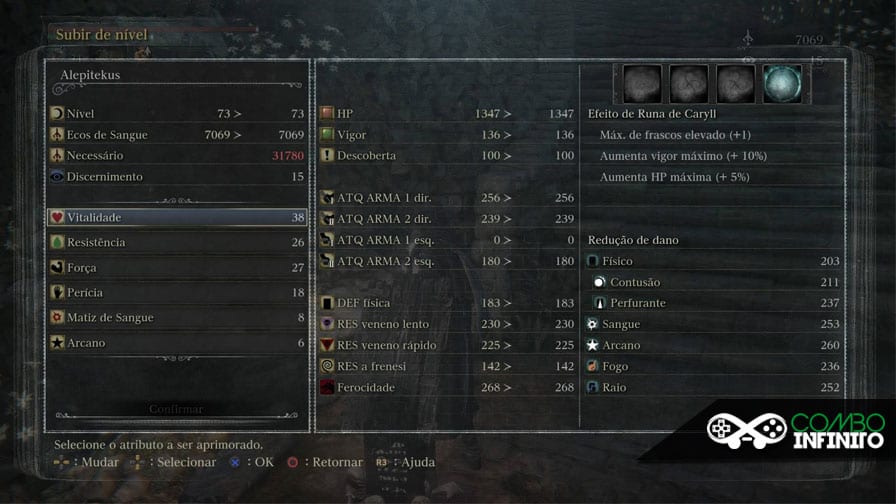Viewport: 896px width, 504px height.
Task: Choose the Resistência attribute
Action: point(177,242)
